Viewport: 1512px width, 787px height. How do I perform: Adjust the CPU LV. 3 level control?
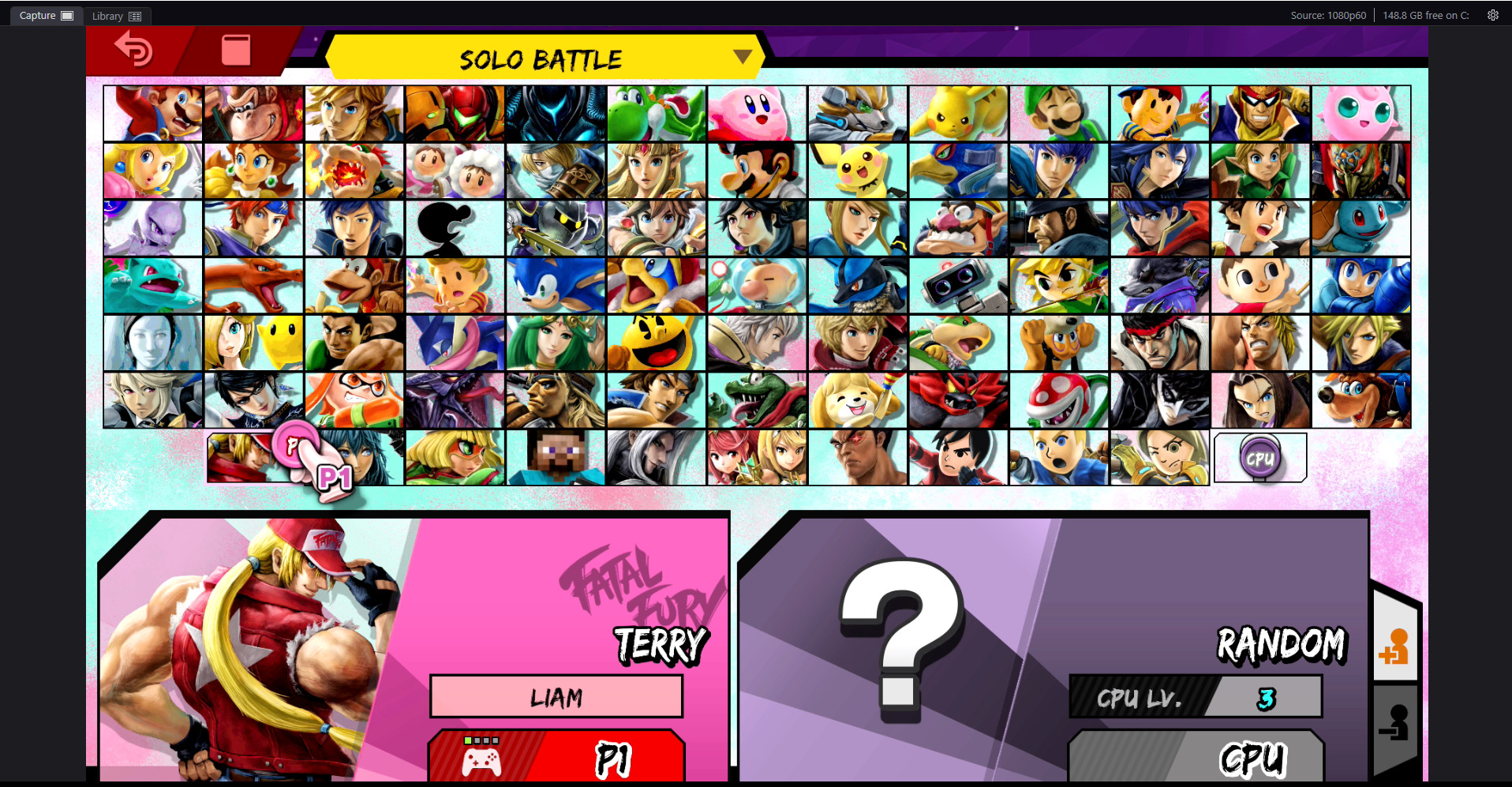[1195, 698]
